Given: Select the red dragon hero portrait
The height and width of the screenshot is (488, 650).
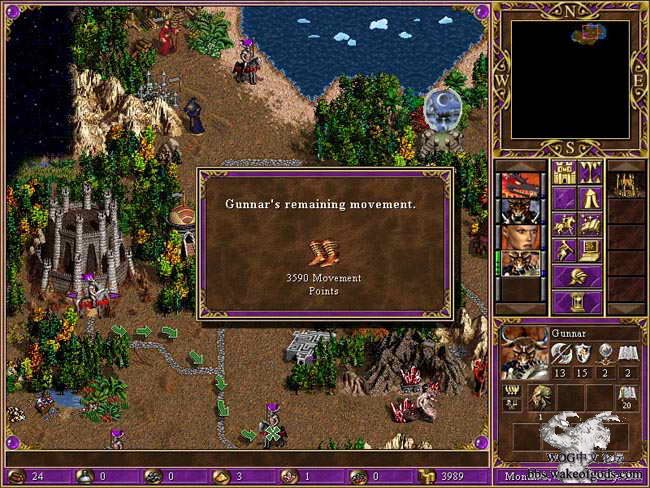Looking at the screenshot, I should pyautogui.click(x=521, y=186).
